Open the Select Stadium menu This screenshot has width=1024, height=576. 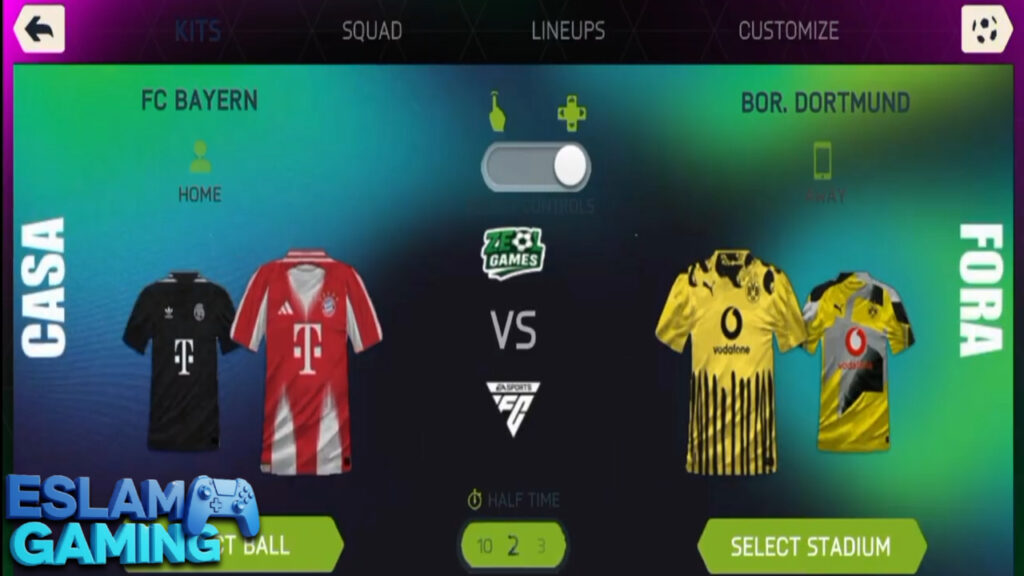[x=810, y=546]
